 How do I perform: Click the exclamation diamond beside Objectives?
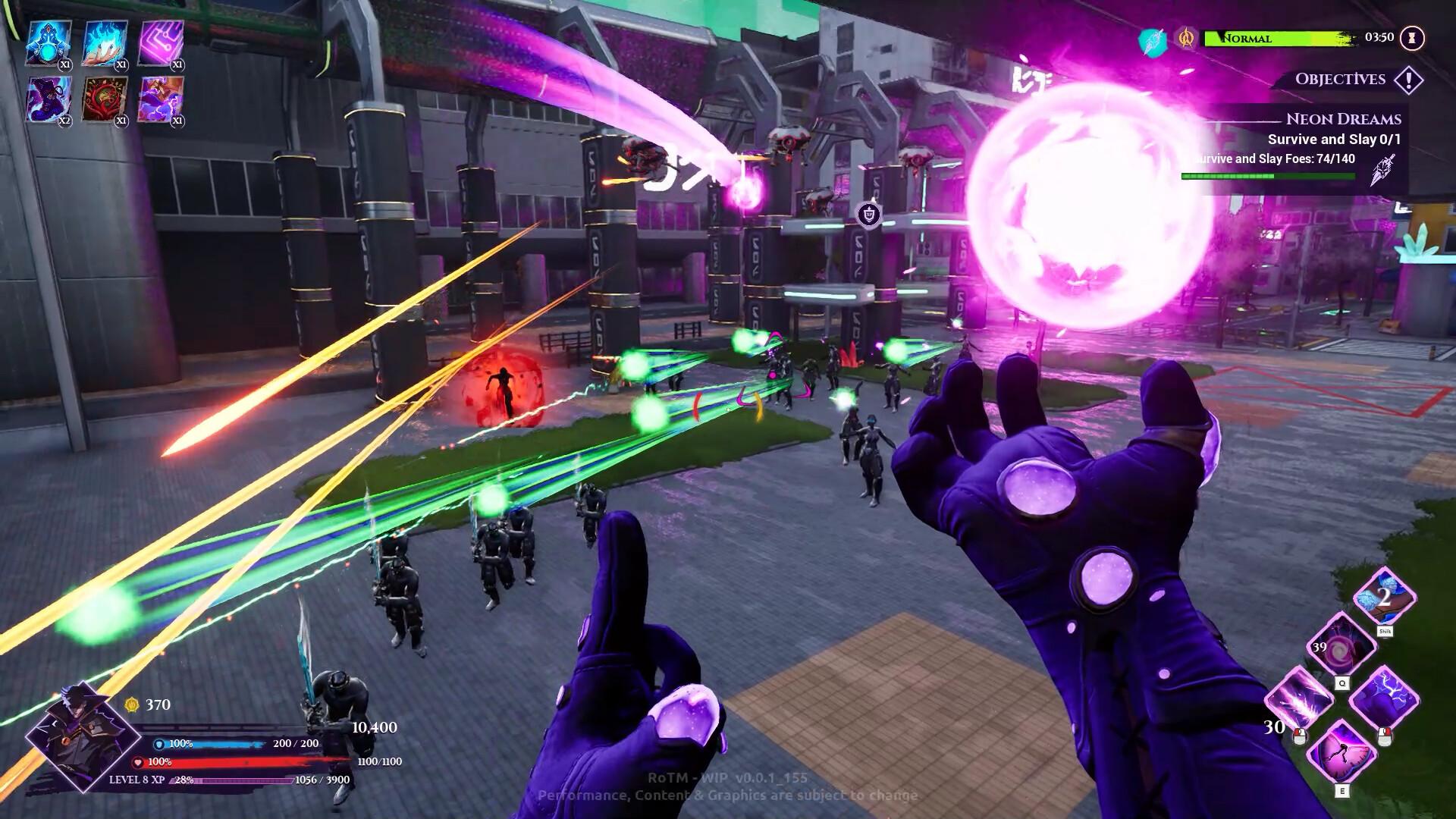(x=1408, y=79)
